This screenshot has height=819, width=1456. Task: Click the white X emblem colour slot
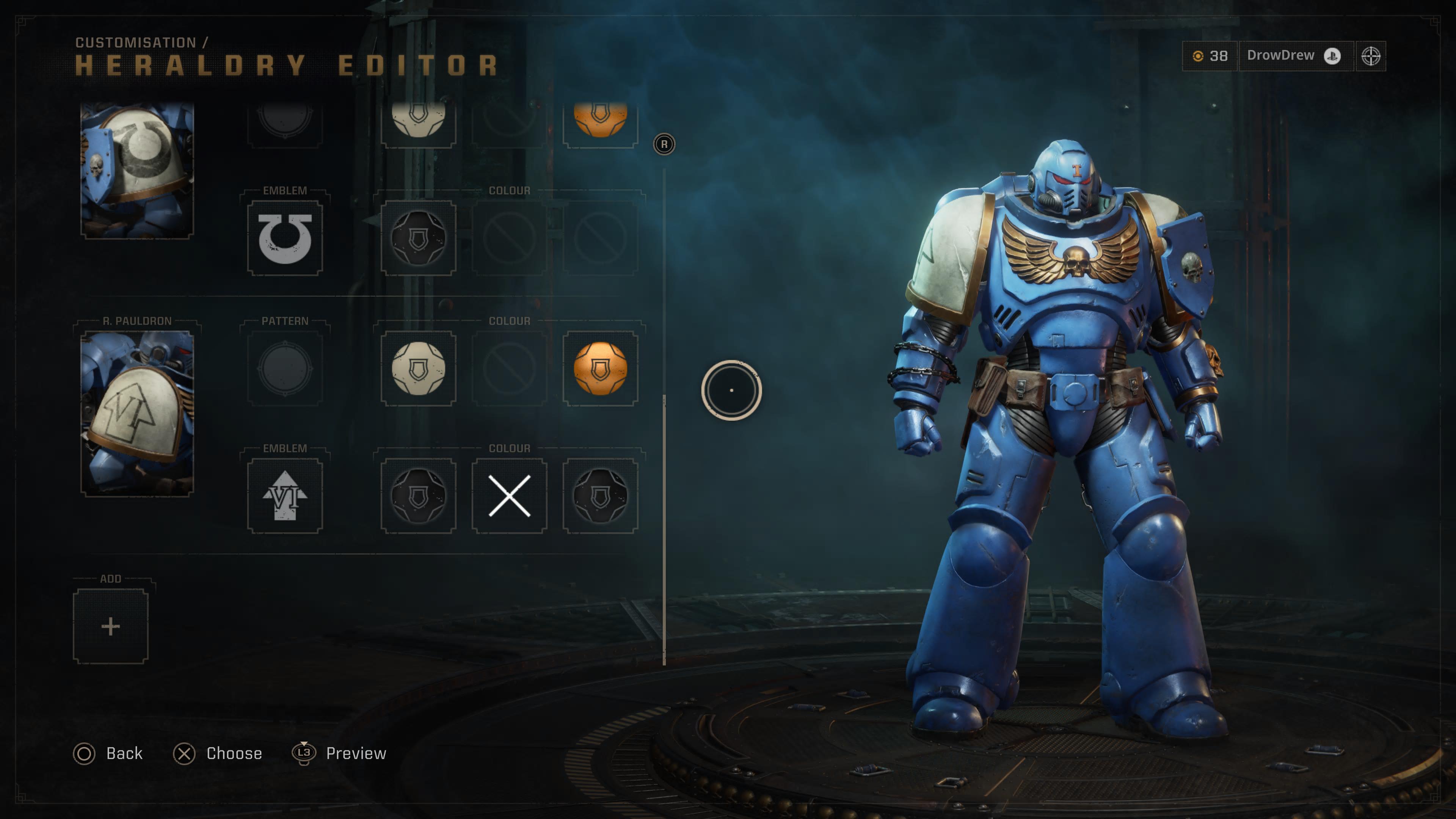(x=509, y=496)
